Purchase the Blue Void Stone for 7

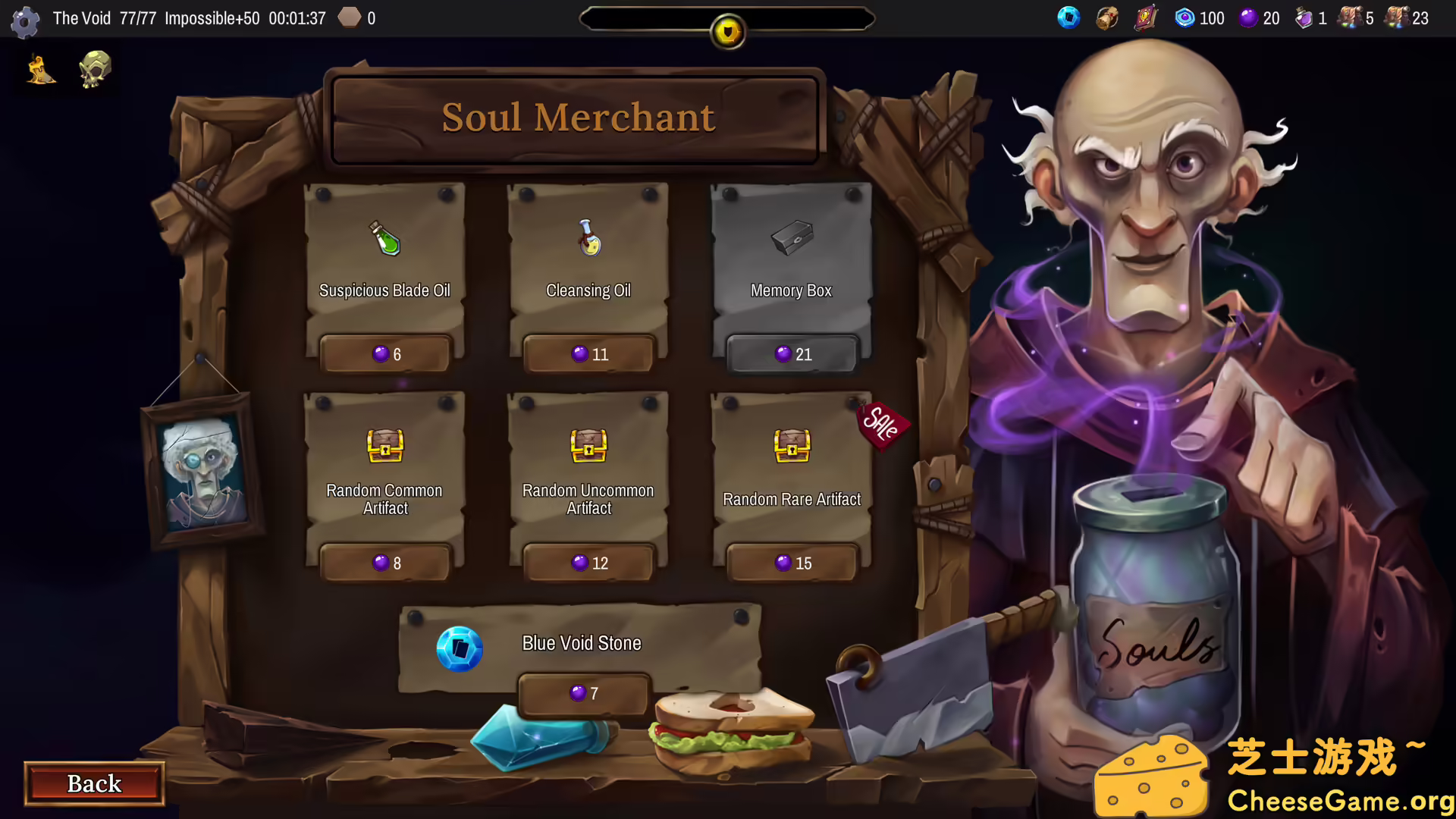pos(583,693)
